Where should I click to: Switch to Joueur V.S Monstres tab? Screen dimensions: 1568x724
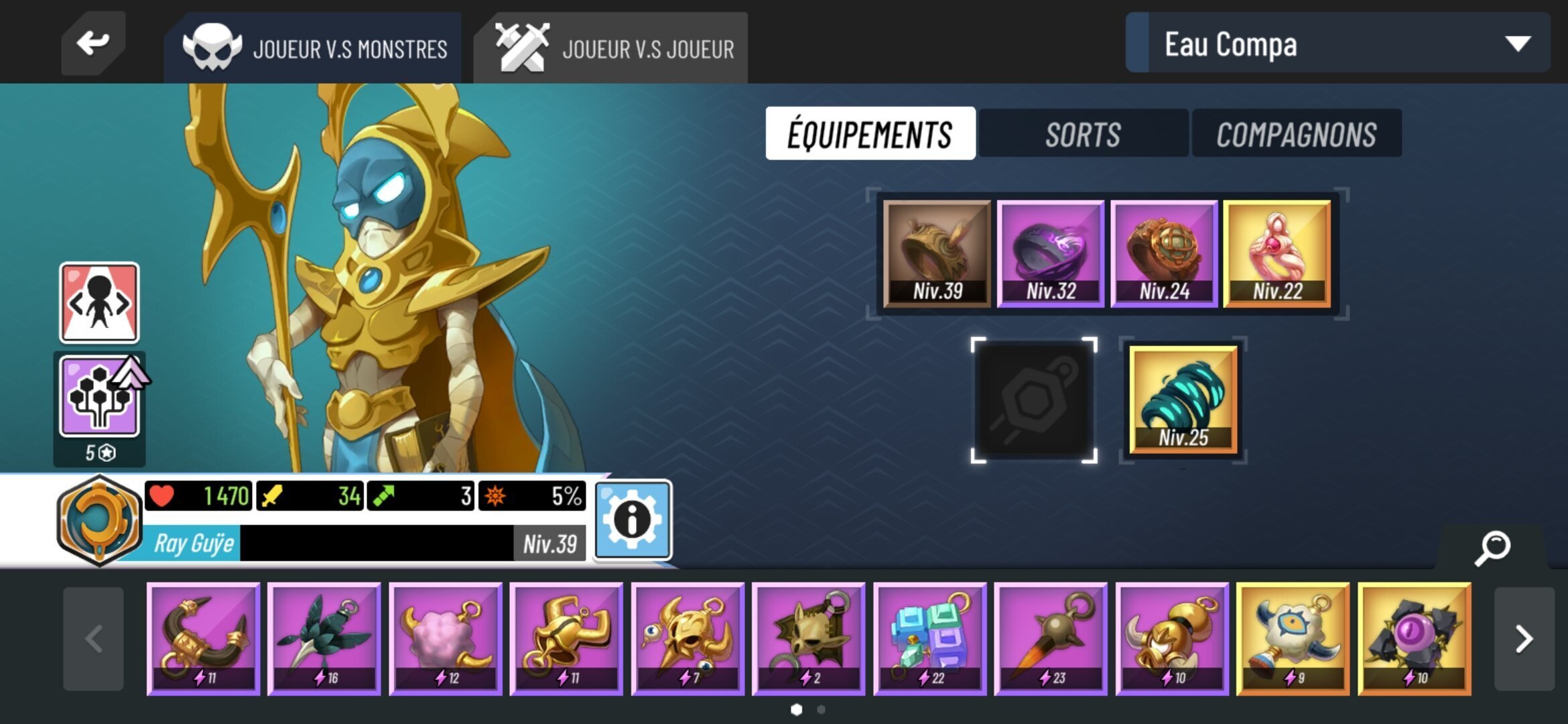click(x=314, y=47)
